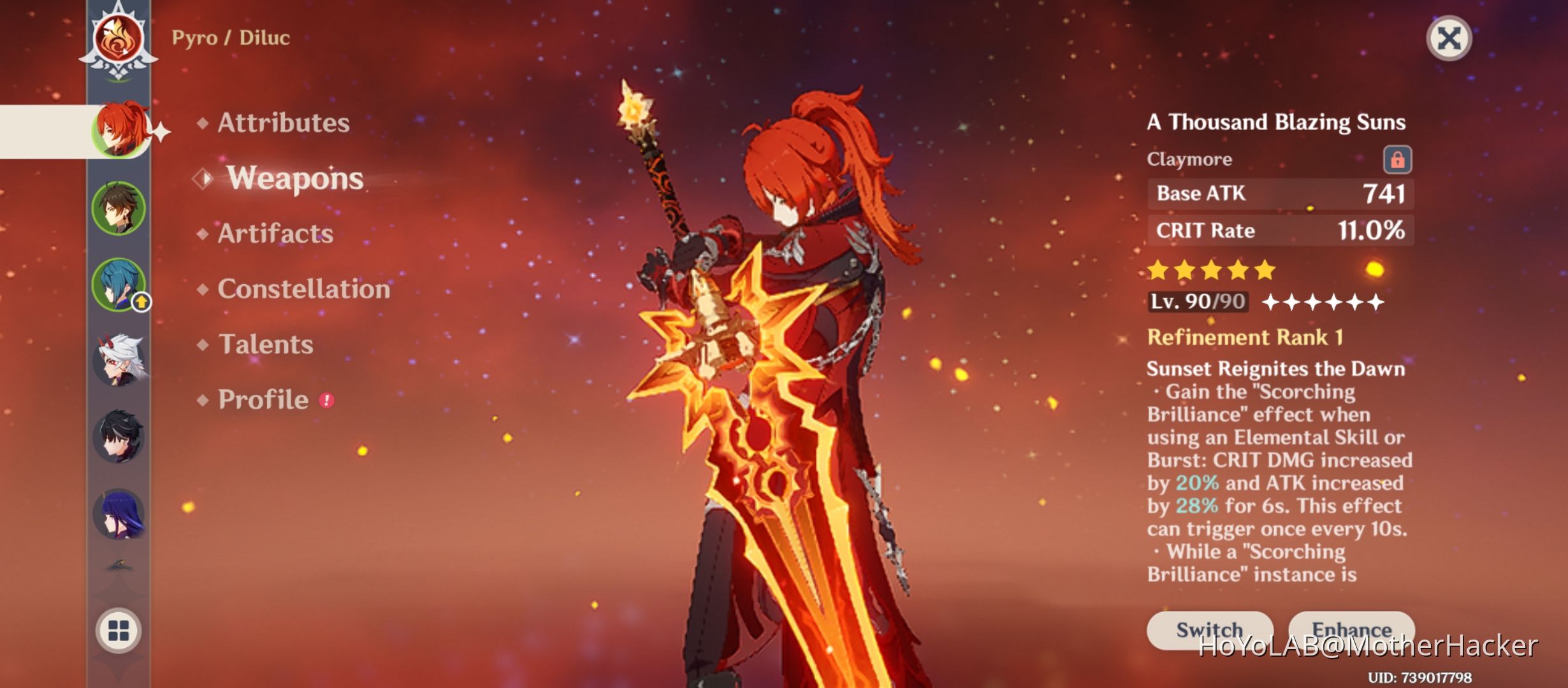Expand the Talents section
The height and width of the screenshot is (688, 1568).
click(x=266, y=345)
